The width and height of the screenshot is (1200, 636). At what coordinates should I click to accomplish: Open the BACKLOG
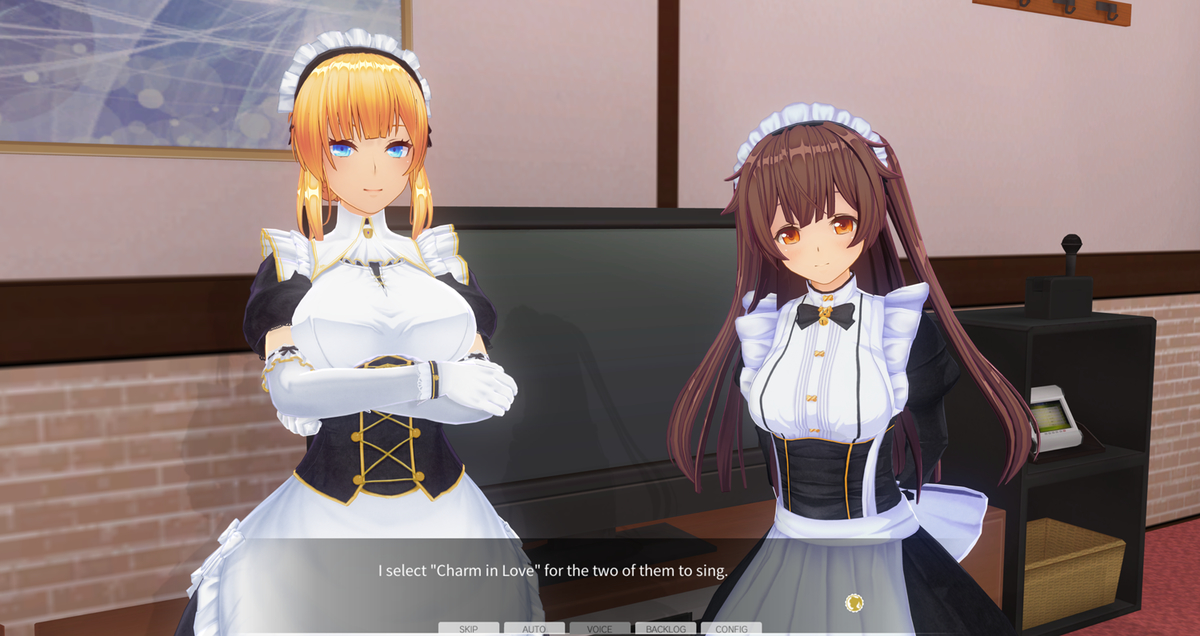[665, 629]
